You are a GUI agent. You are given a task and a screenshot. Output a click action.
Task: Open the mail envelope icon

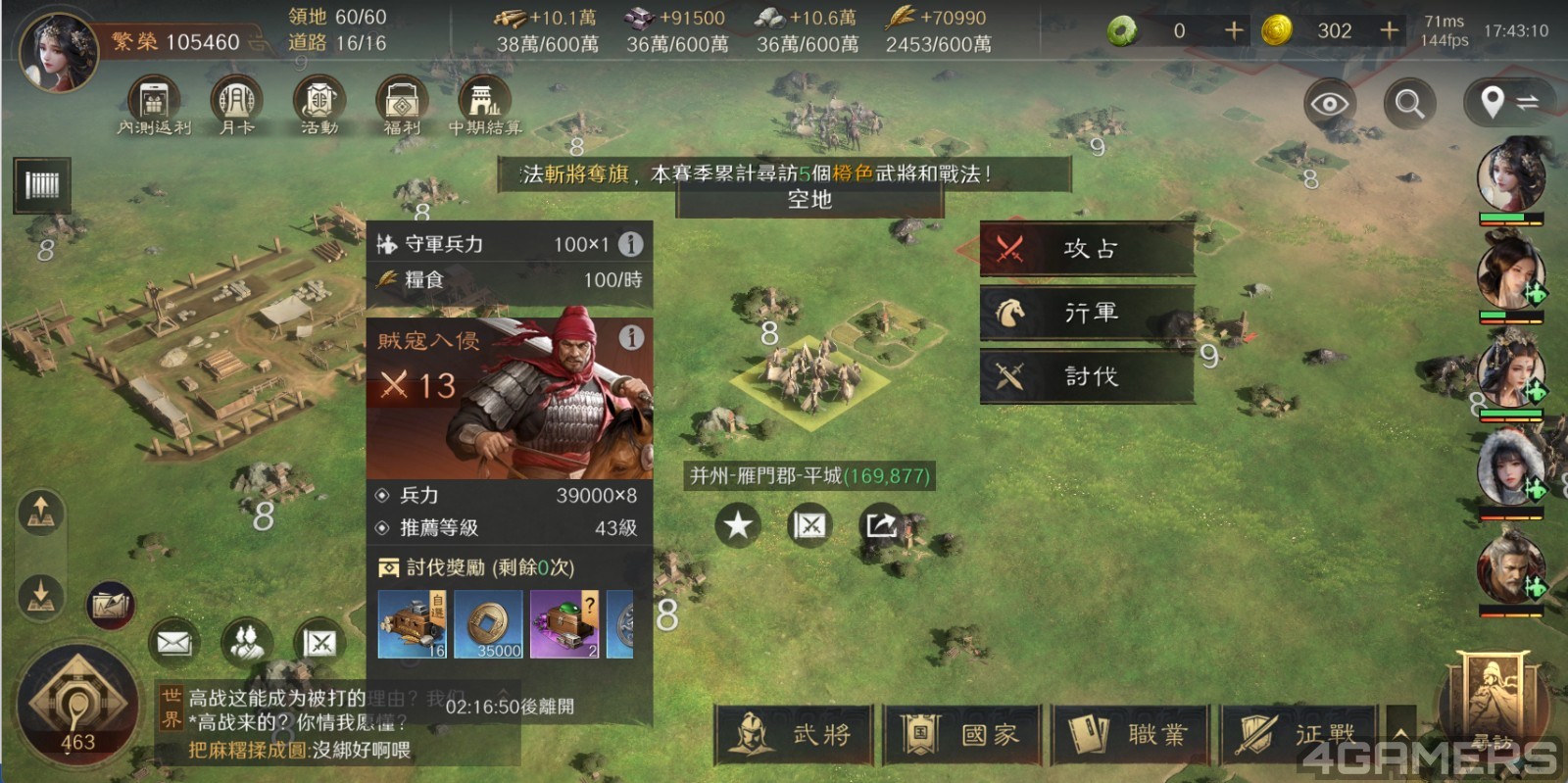click(x=173, y=642)
